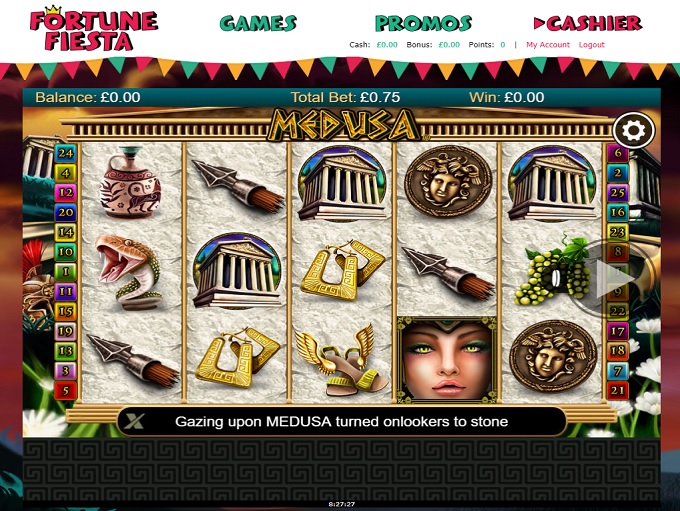680x511 pixels.
Task: Select payline marker 21
Action: 618,390
